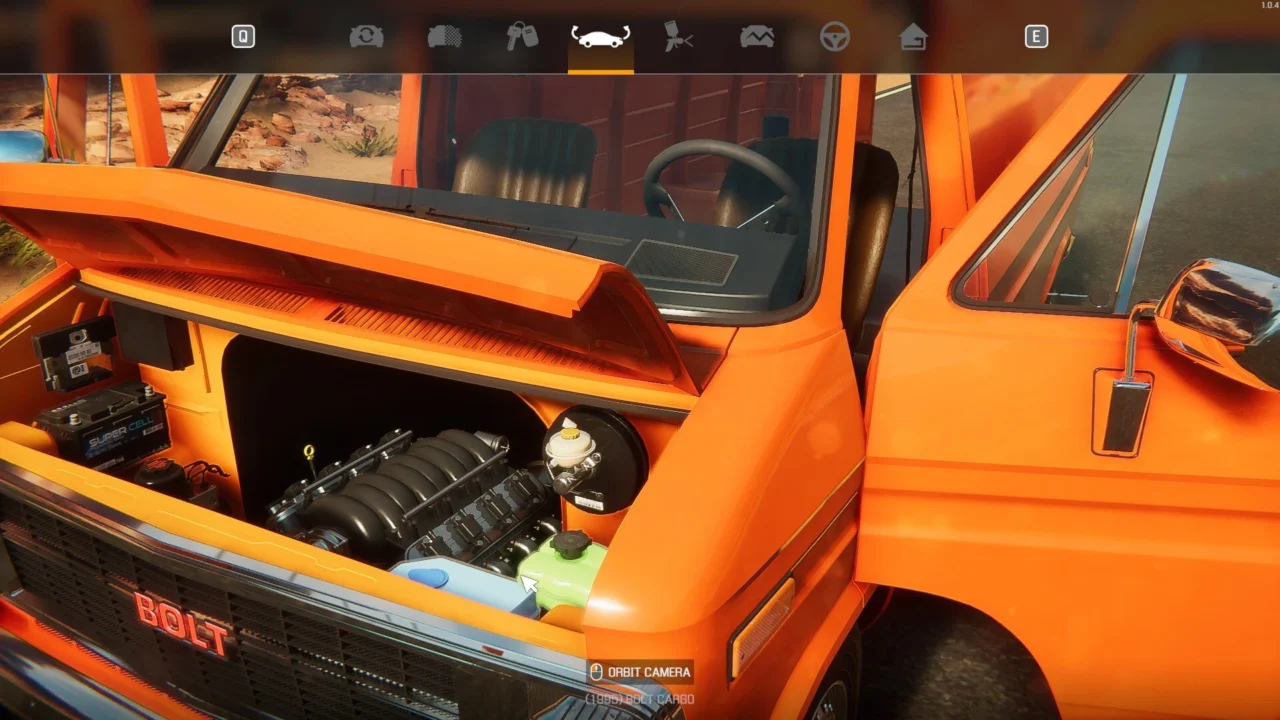Viewport: 1280px width, 720px height.
Task: Select the highlighted car view tab
Action: click(x=600, y=37)
